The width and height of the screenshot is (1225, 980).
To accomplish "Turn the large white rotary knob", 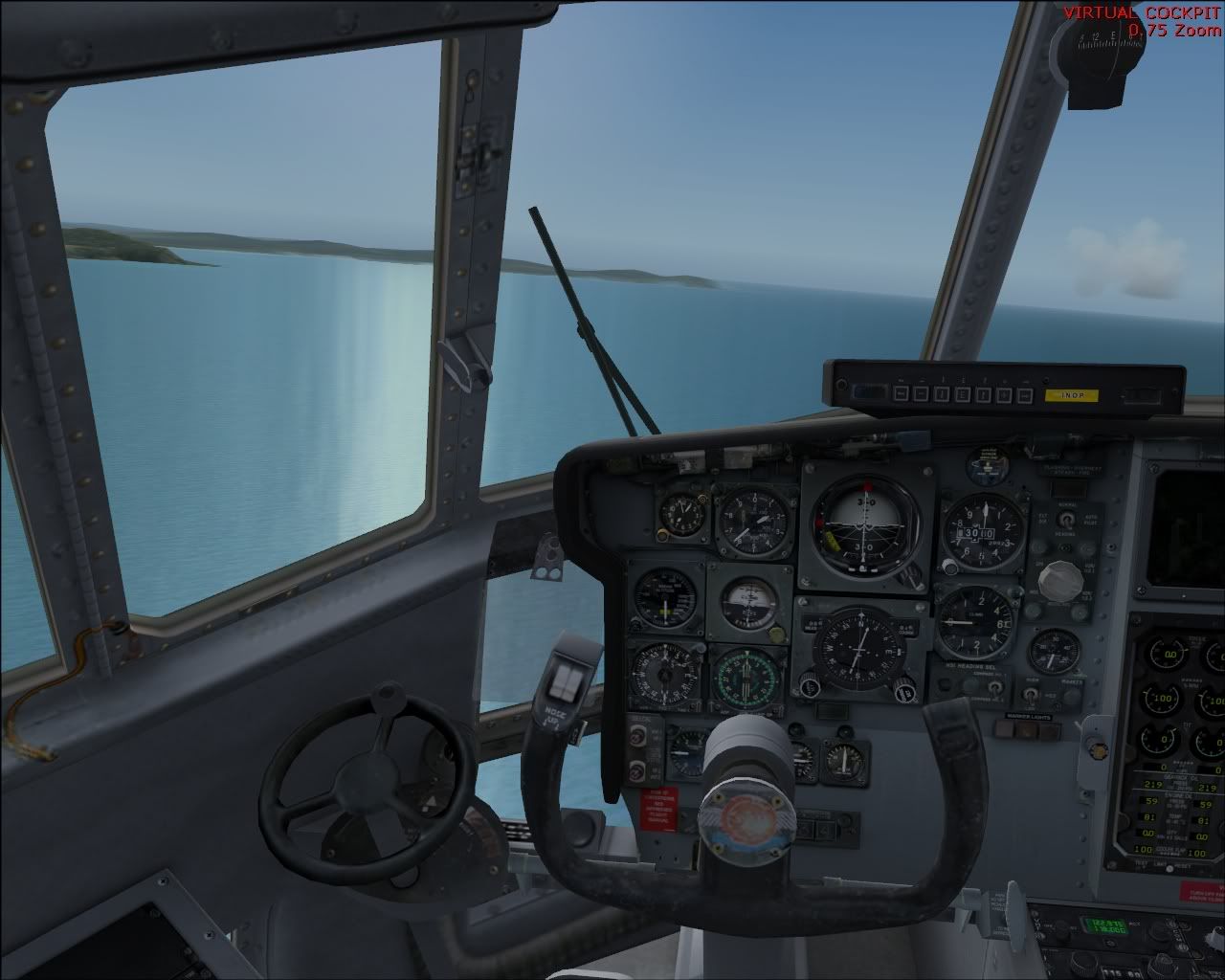I will tap(1057, 578).
